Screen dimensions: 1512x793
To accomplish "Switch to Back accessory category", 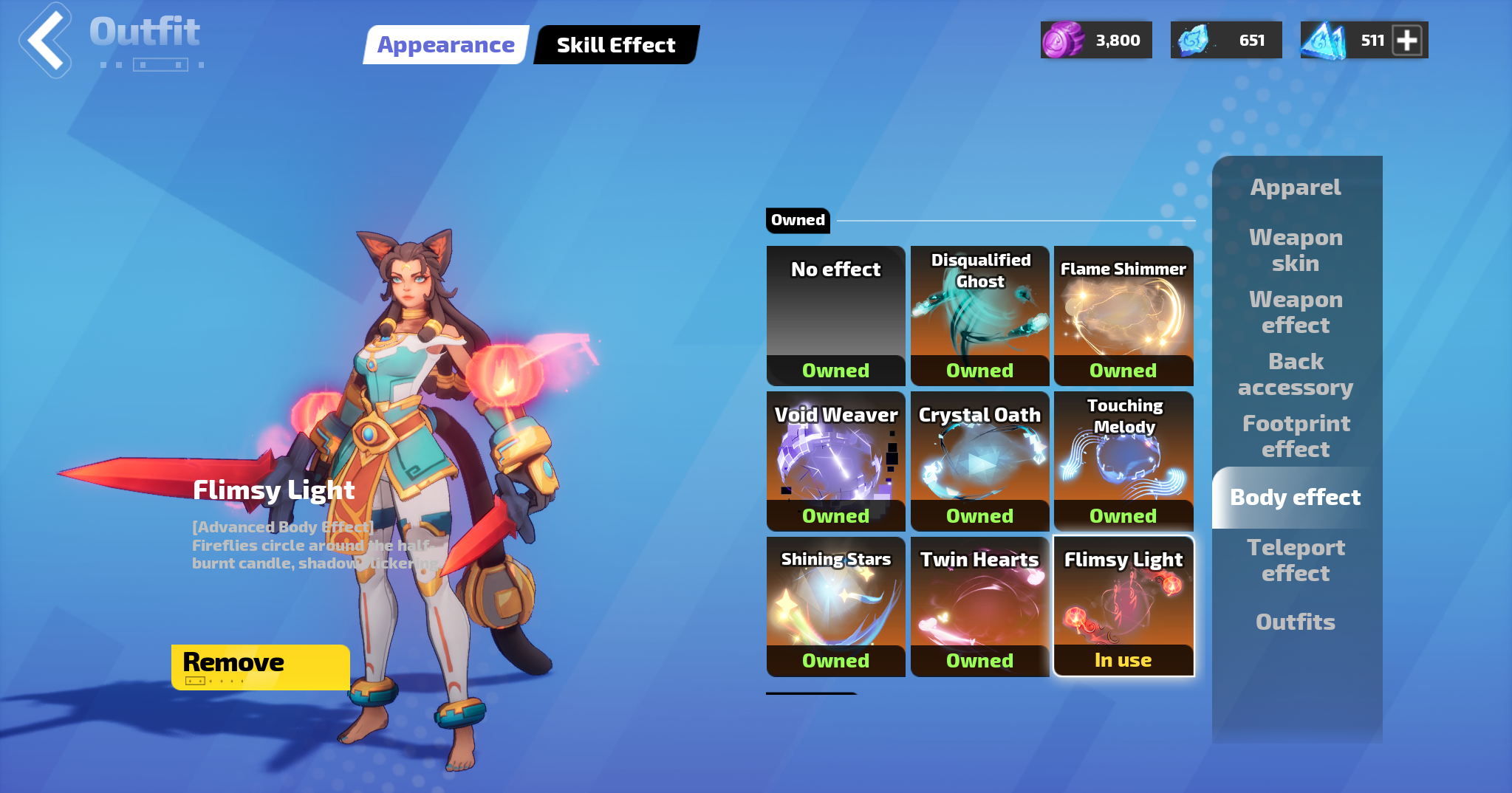I will pos(1296,374).
